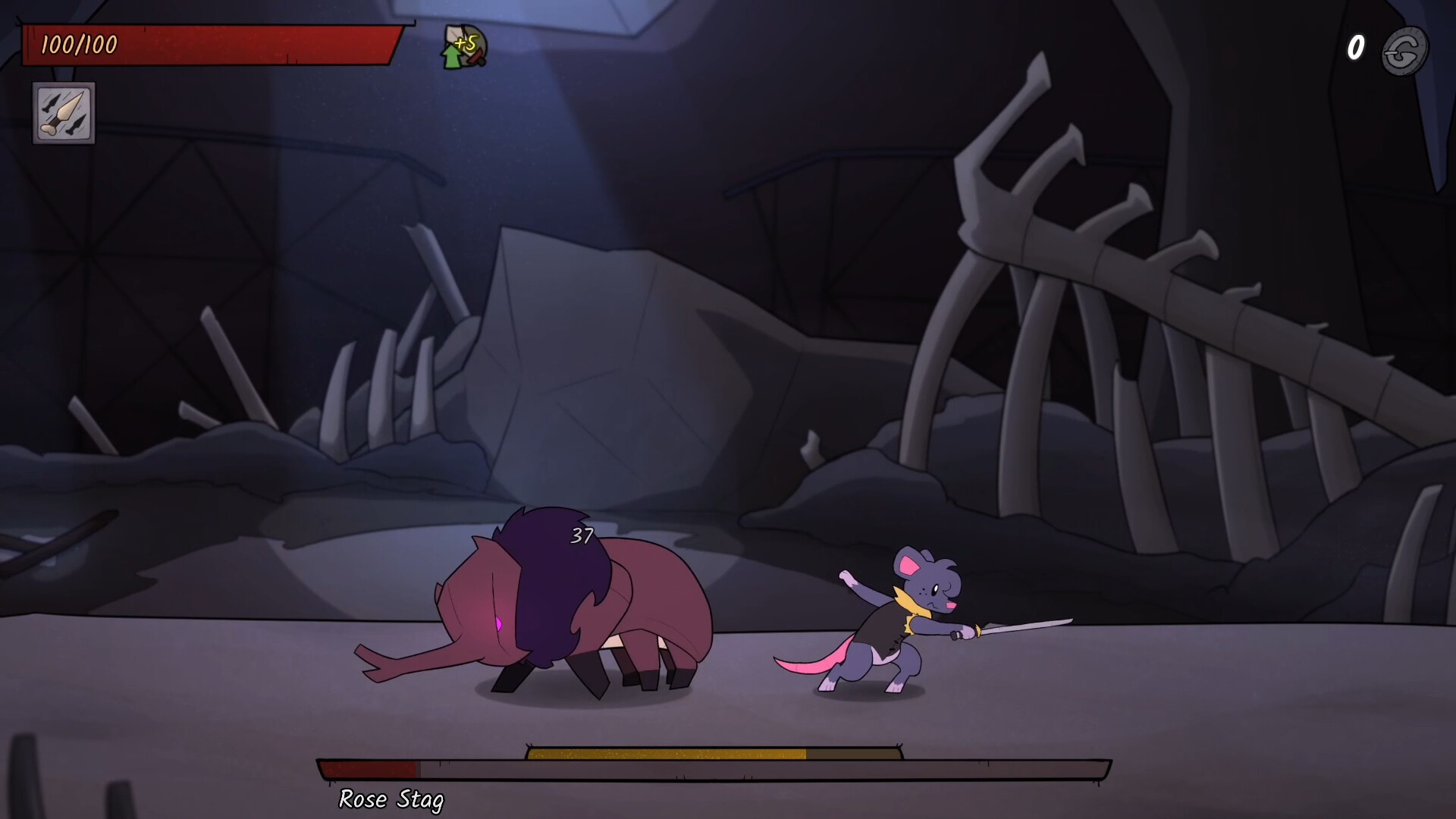
Task: Toggle the upgrade notification badge
Action: [x=461, y=44]
